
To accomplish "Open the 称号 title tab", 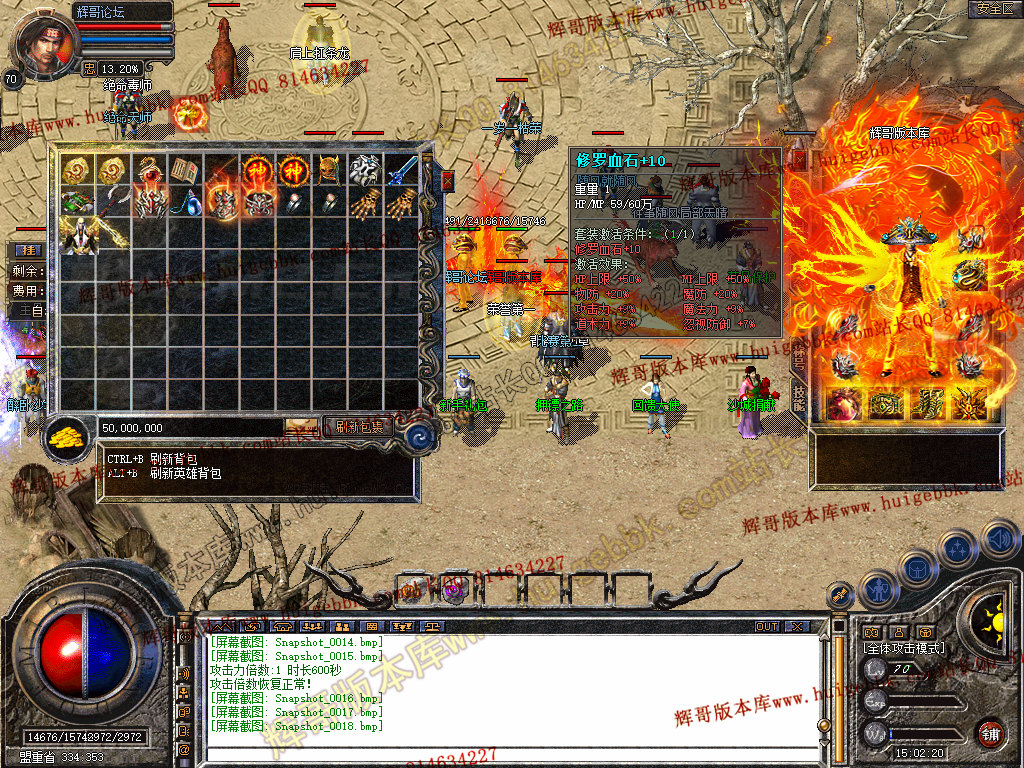I will pyautogui.click(x=798, y=360).
